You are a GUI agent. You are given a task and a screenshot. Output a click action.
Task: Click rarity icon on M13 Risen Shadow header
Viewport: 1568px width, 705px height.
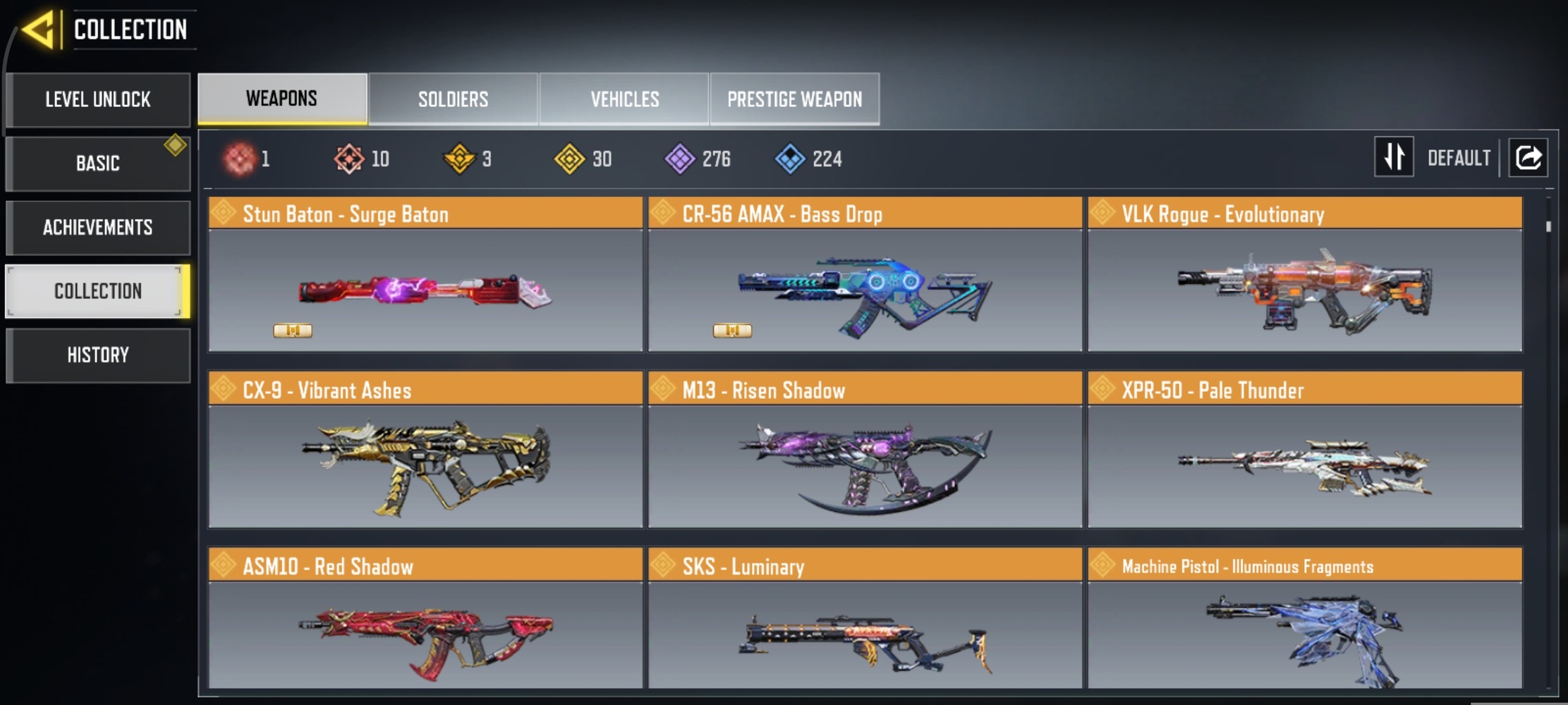664,389
